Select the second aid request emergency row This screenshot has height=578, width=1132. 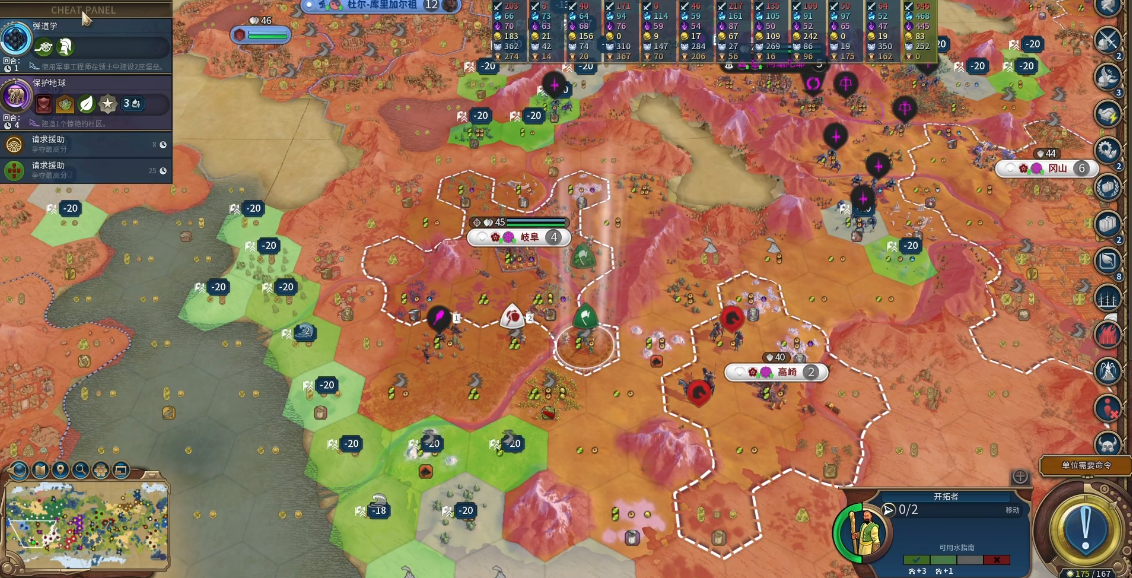85,171
